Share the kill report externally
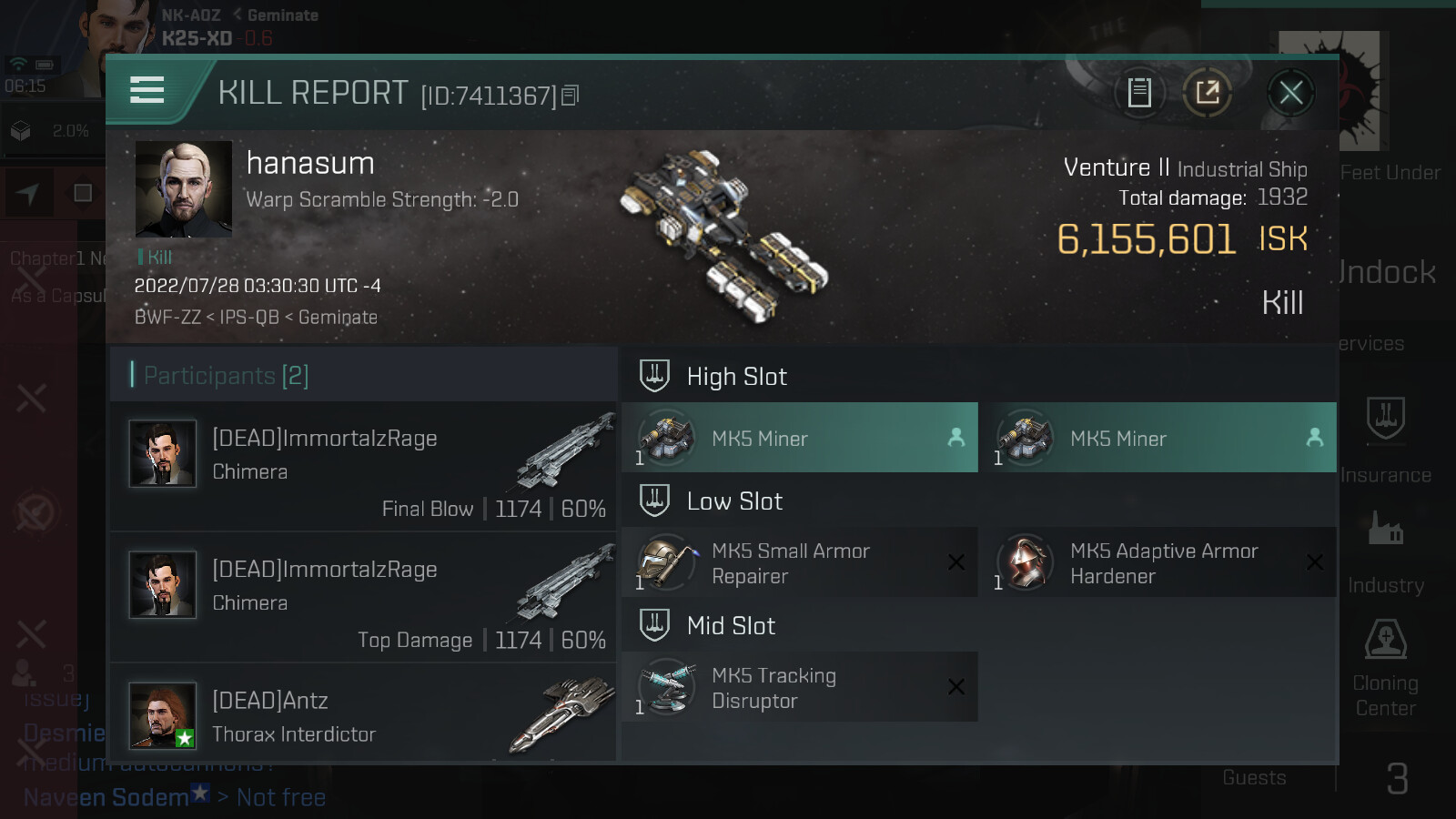The width and height of the screenshot is (1456, 819). pyautogui.click(x=1208, y=93)
